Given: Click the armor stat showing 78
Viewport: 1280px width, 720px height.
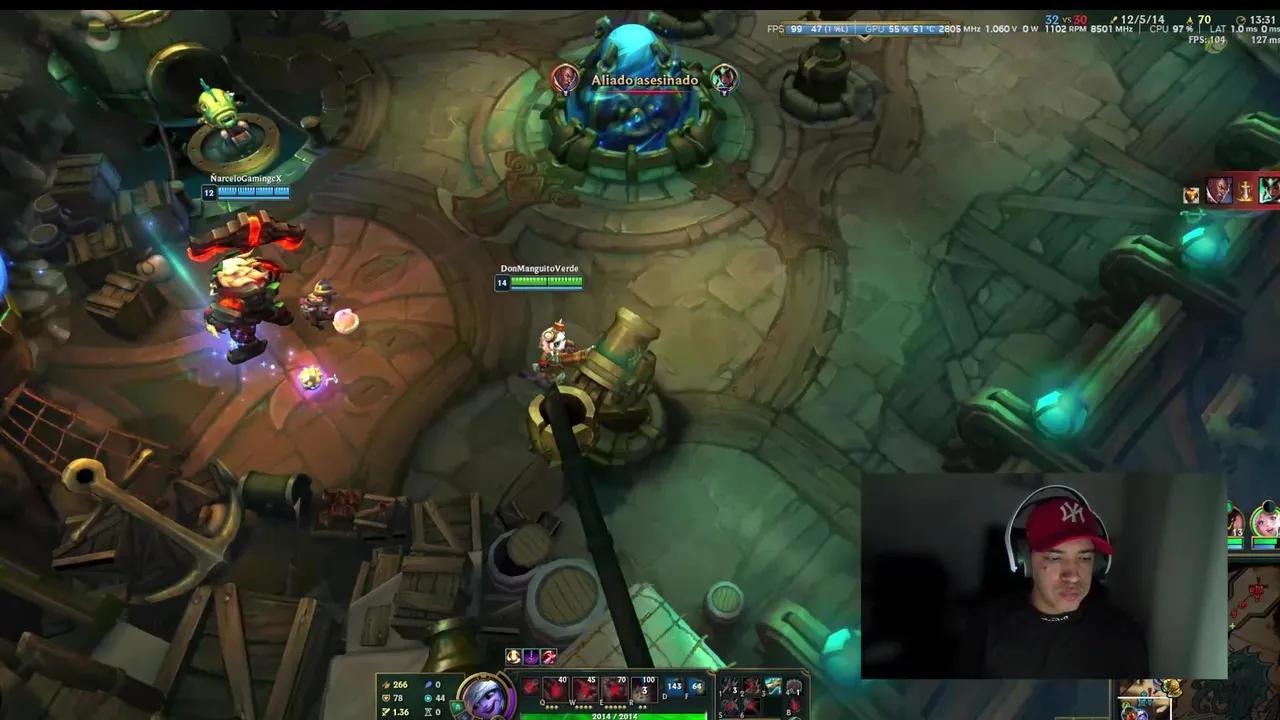Looking at the screenshot, I should [398, 698].
